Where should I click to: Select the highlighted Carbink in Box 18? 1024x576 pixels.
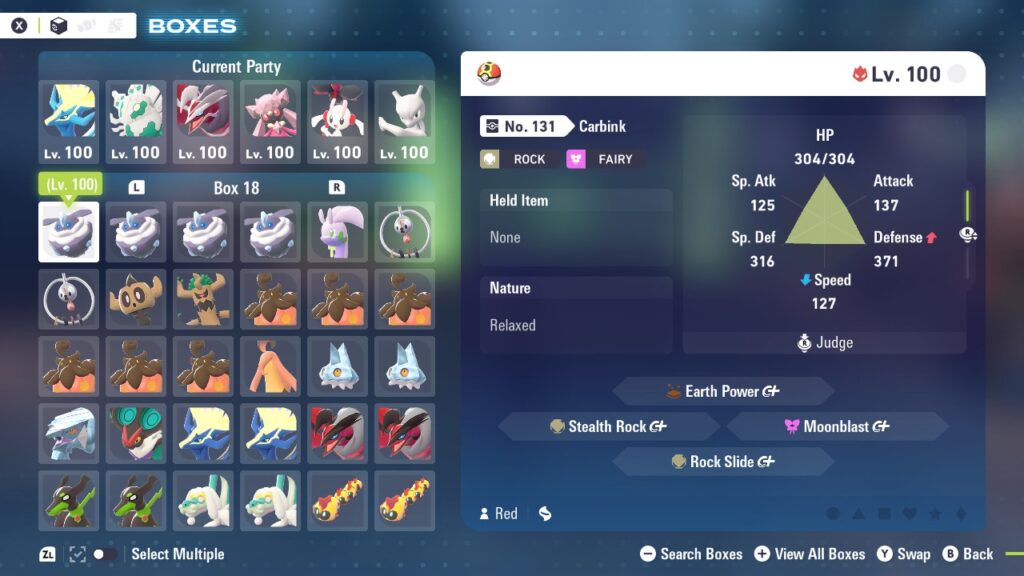click(x=69, y=232)
